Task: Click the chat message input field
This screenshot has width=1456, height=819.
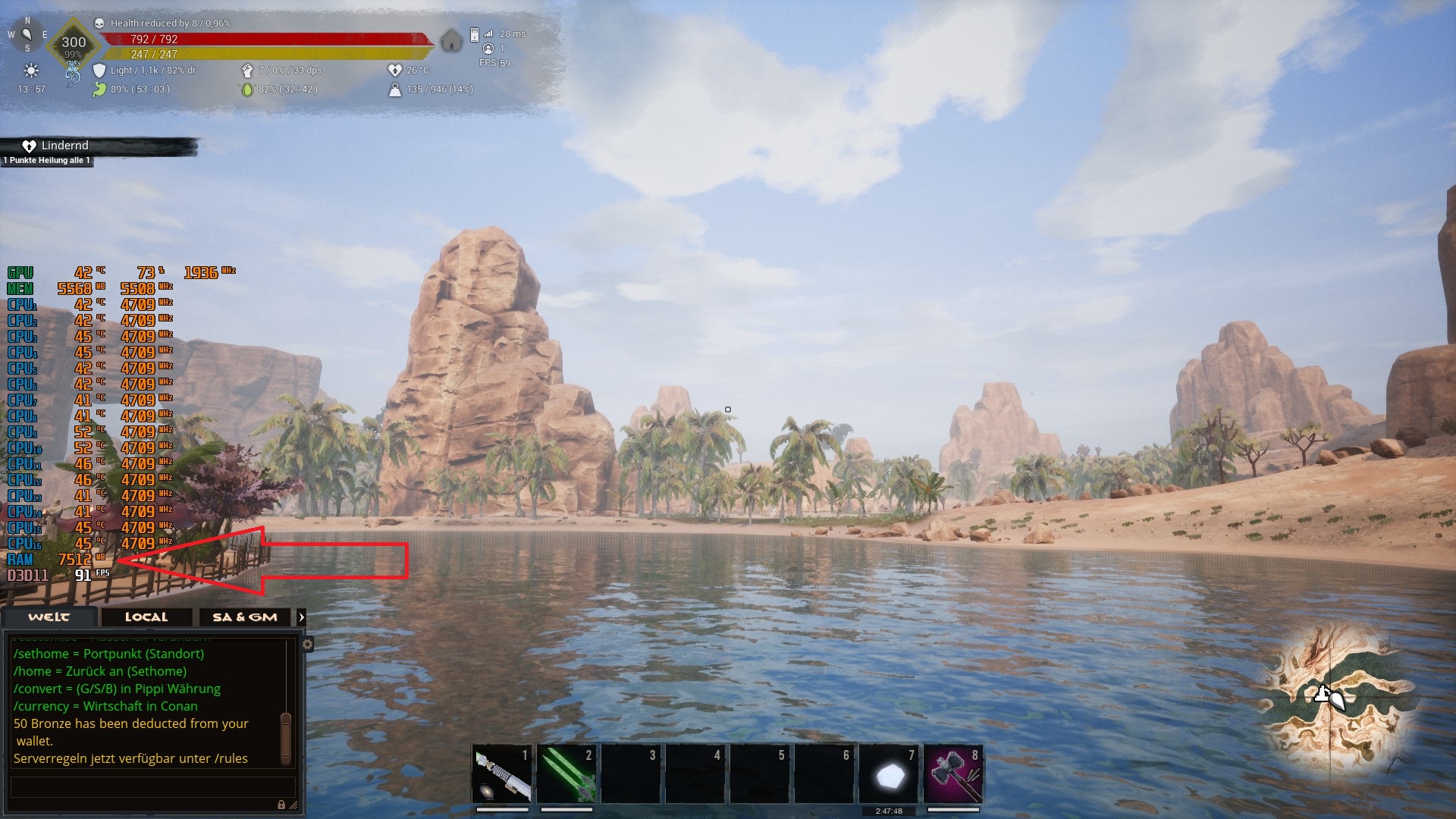Action: click(x=152, y=786)
